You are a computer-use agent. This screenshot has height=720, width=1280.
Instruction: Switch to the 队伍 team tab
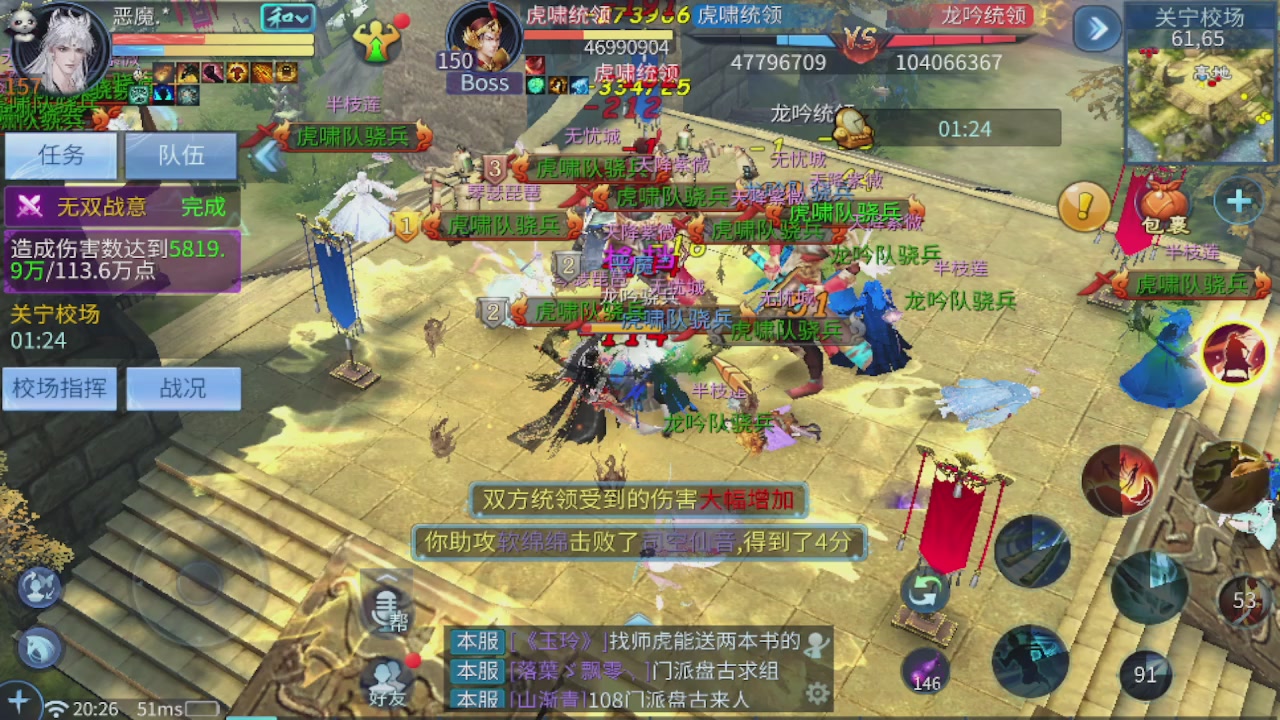tap(181, 156)
